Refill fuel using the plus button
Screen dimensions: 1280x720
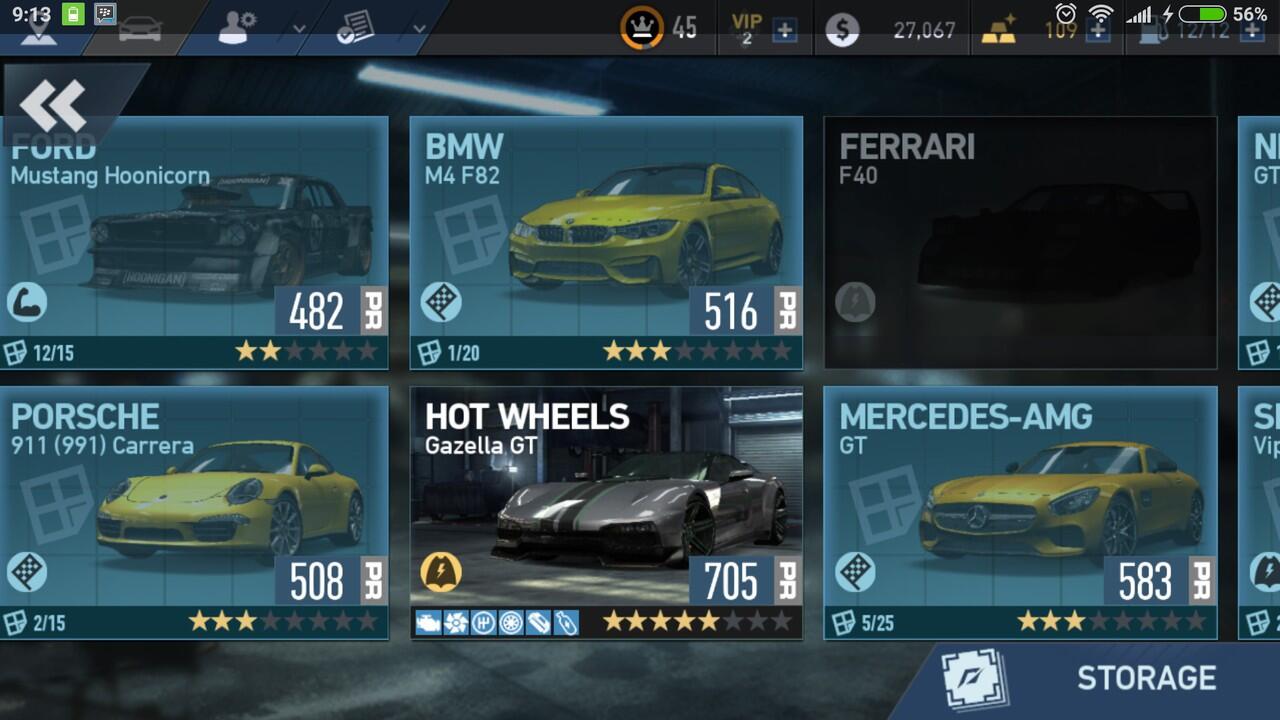tap(1252, 30)
